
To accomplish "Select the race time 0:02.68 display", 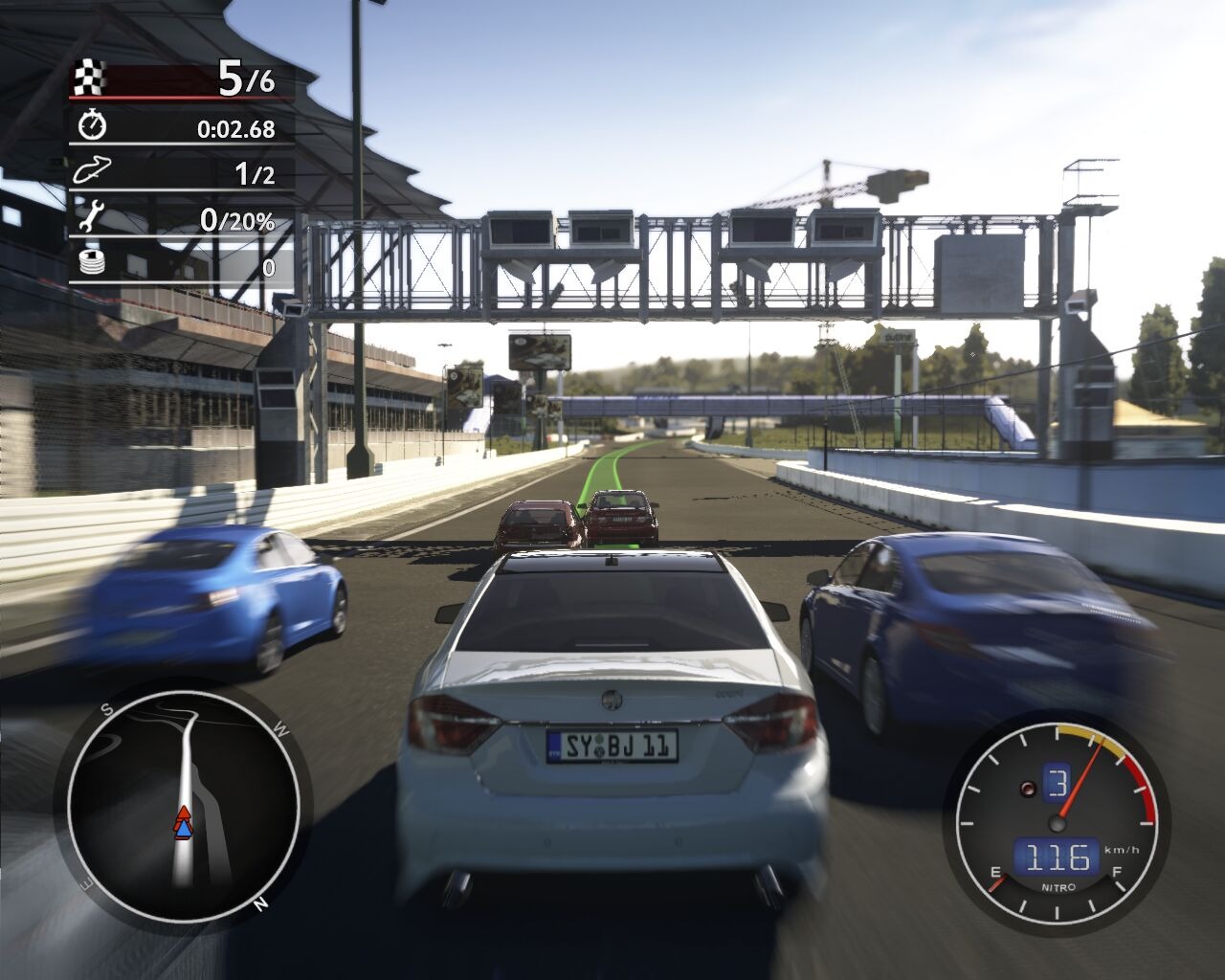I will [236, 126].
